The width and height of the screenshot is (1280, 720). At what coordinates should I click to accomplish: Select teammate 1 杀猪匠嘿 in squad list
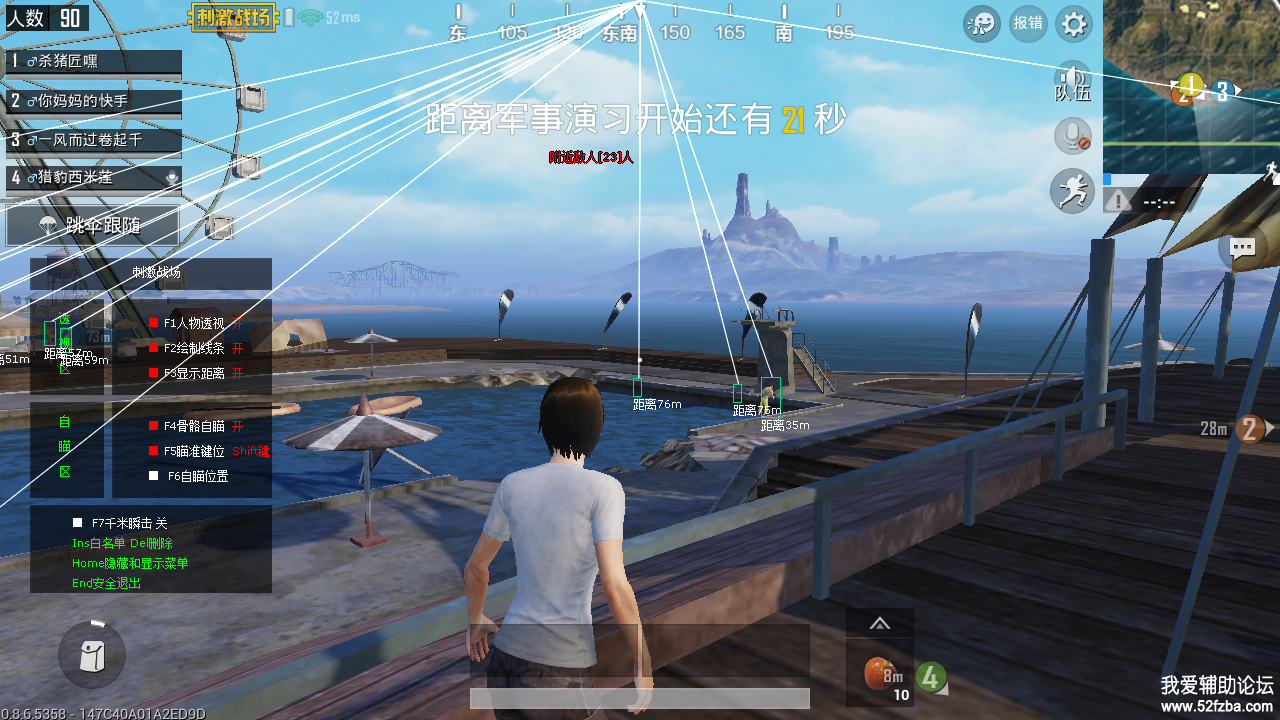point(92,62)
